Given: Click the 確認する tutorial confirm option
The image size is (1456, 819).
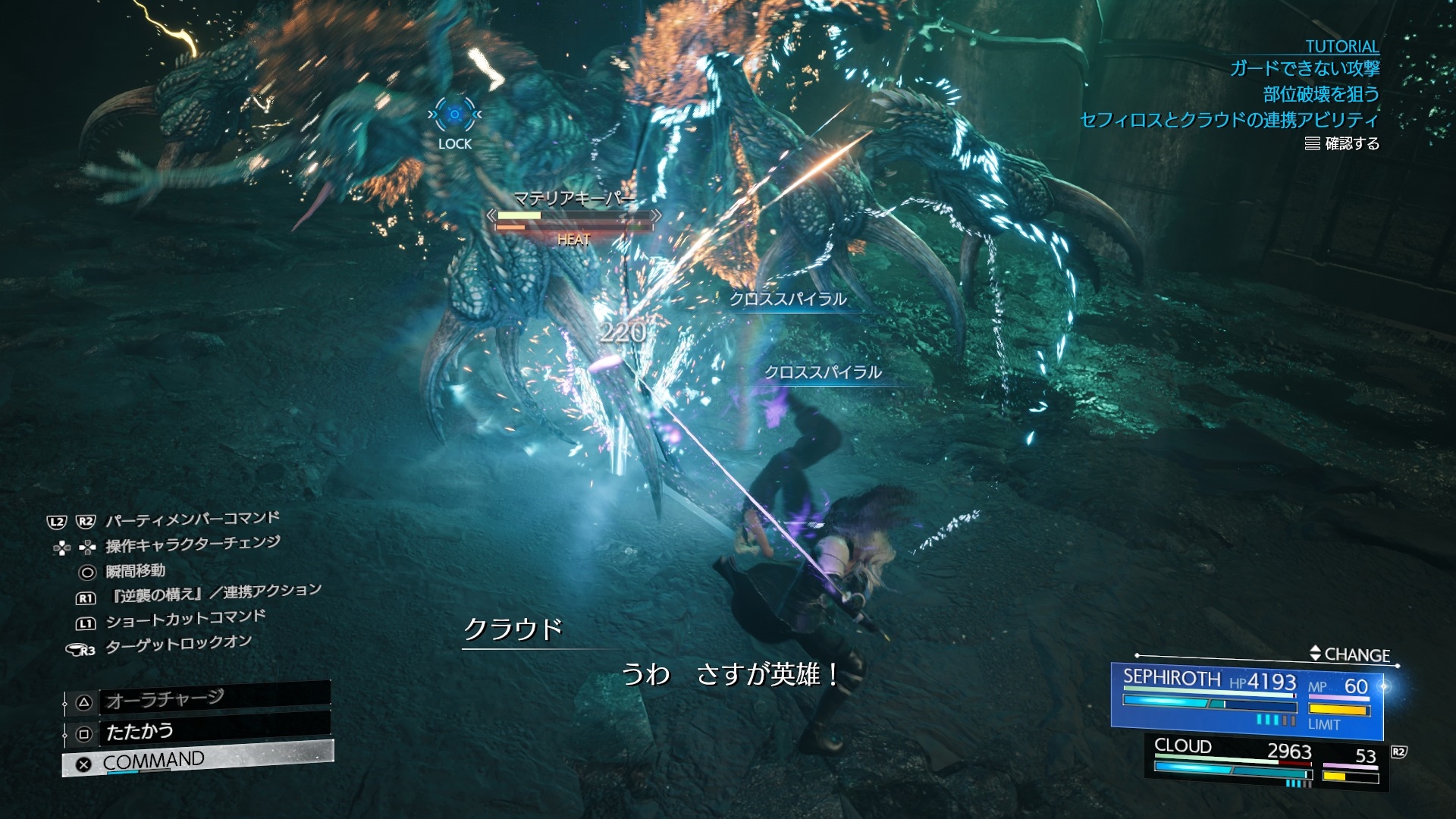Looking at the screenshot, I should click(1342, 143).
